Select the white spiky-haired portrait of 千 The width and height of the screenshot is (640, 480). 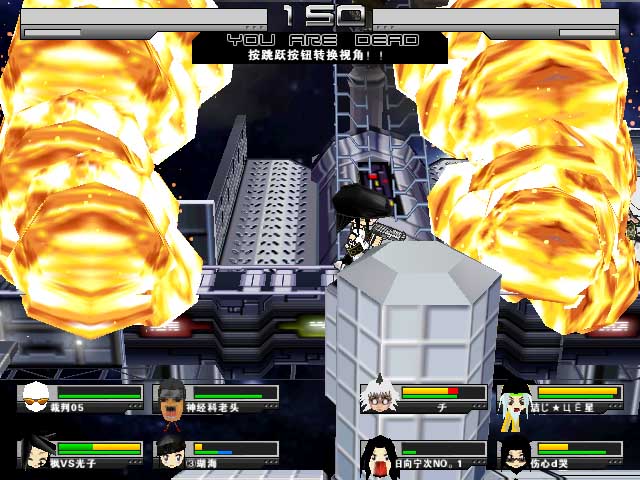(378, 396)
